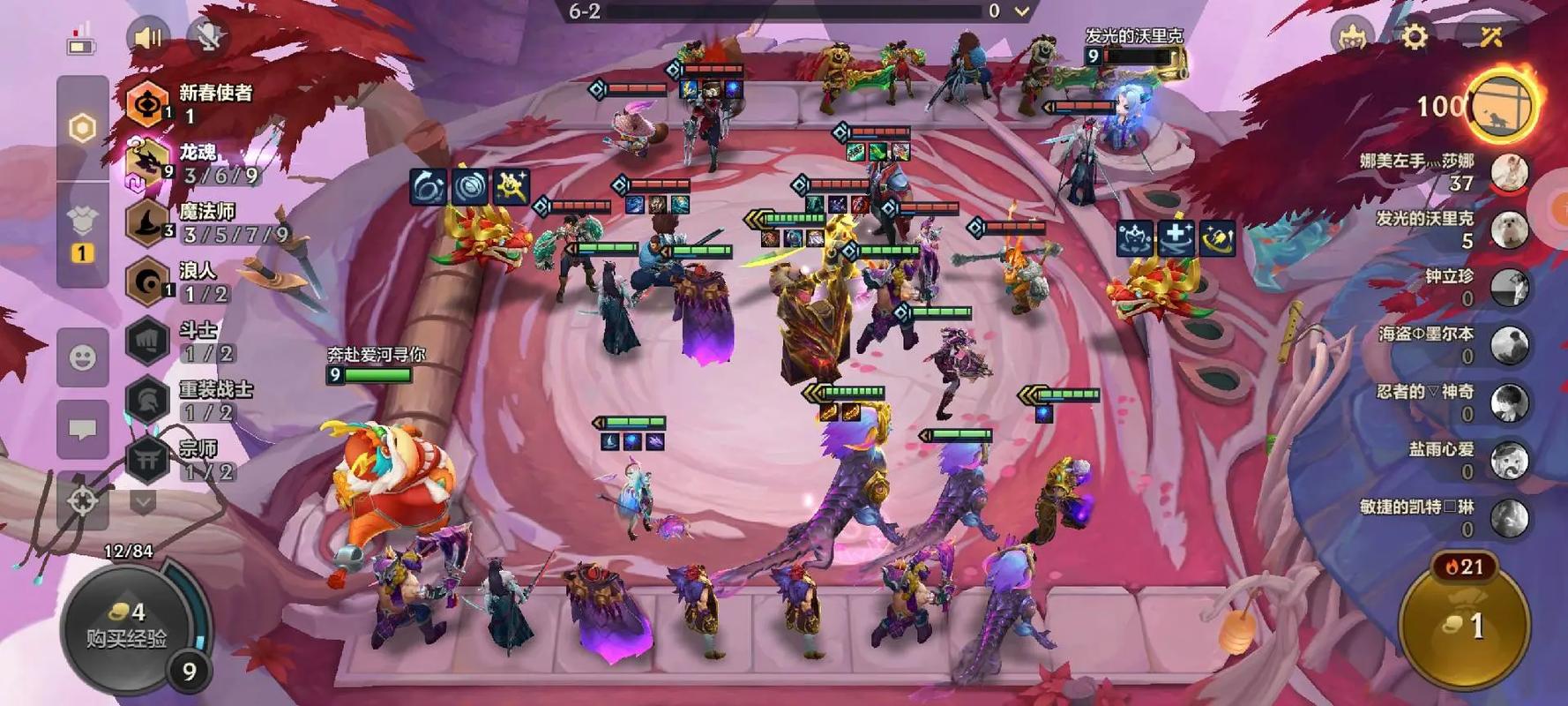The height and width of the screenshot is (706, 1568).
Task: Select player 钟立珍 in the scoreboard
Action: click(x=1509, y=287)
